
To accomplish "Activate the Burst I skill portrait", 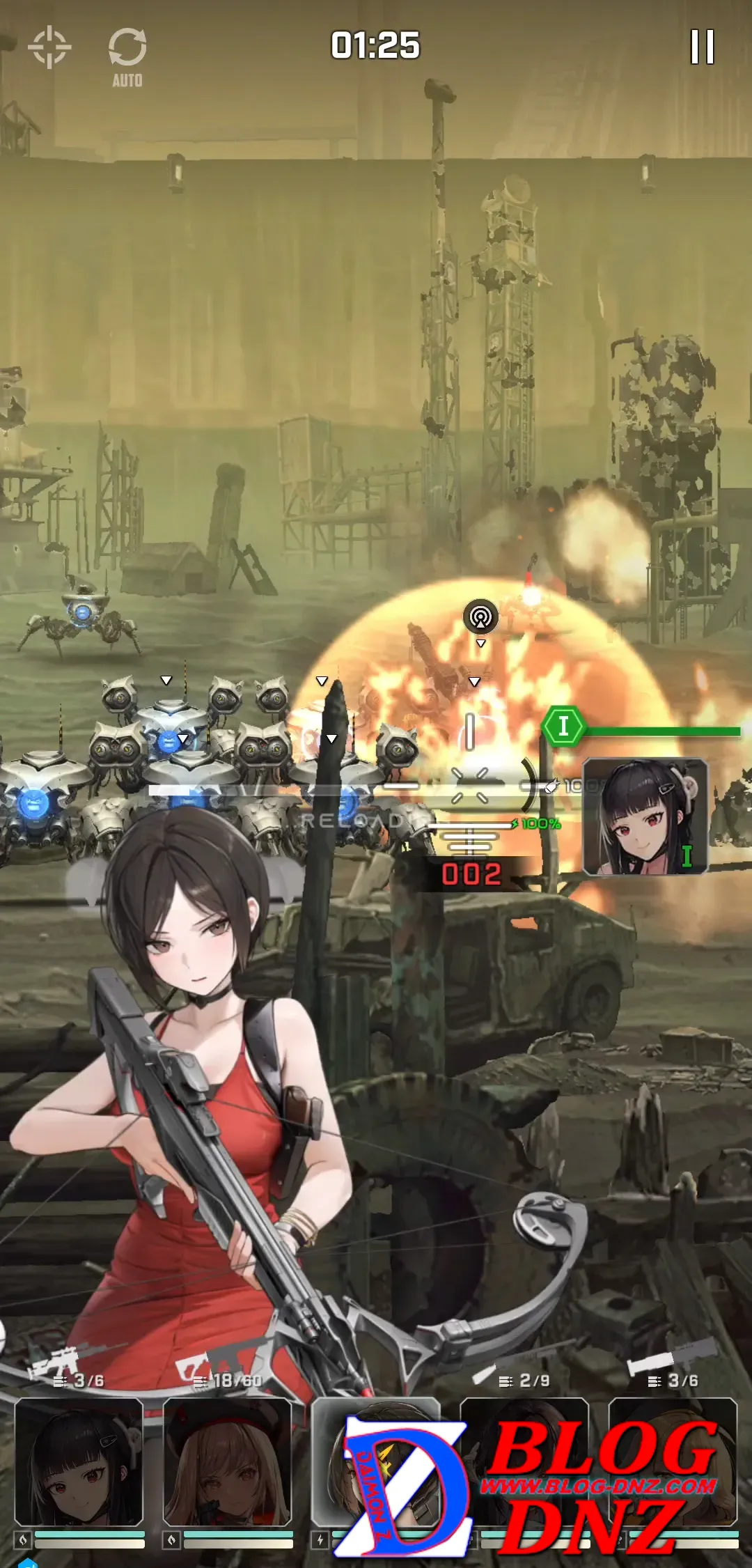I will (645, 816).
